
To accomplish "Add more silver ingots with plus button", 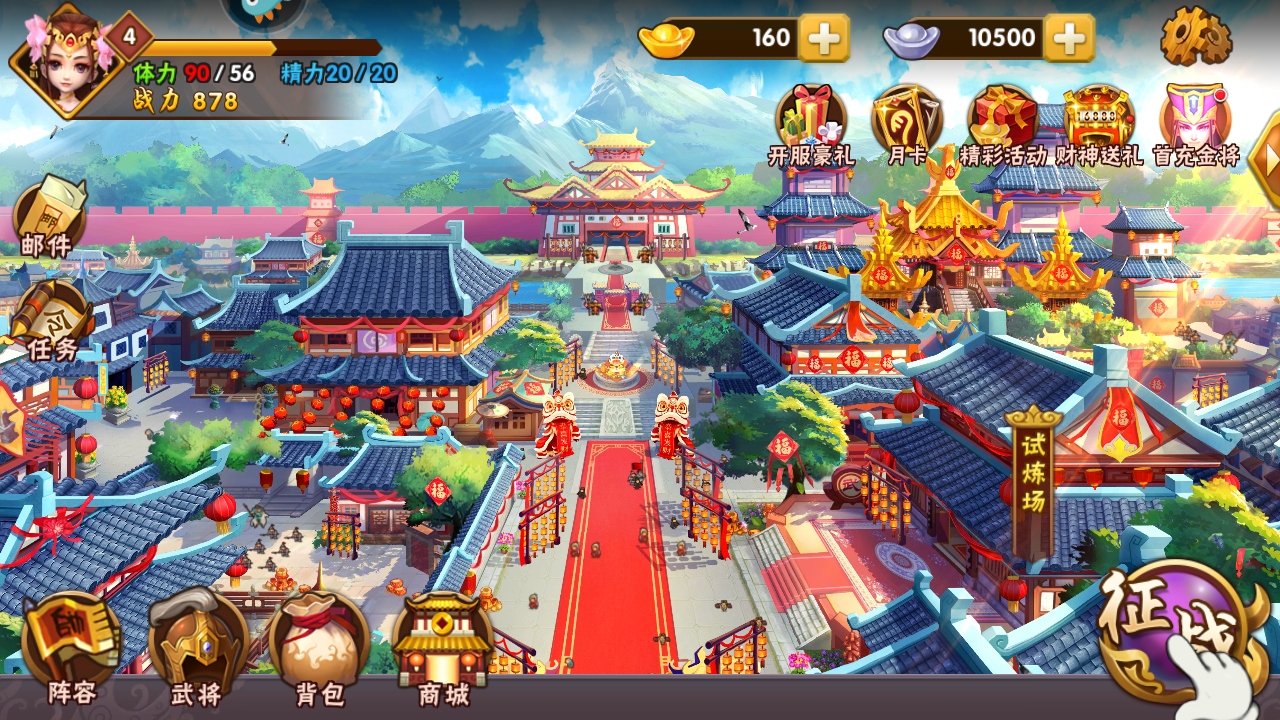I will [x=1069, y=39].
